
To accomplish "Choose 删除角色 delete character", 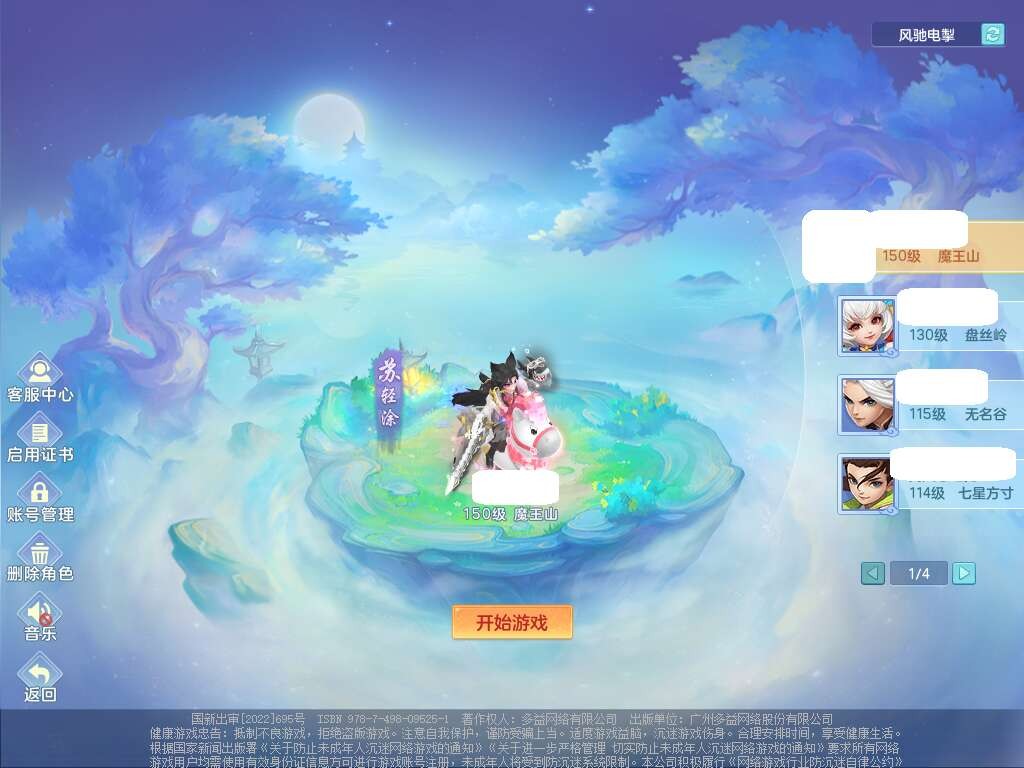I will tap(40, 557).
